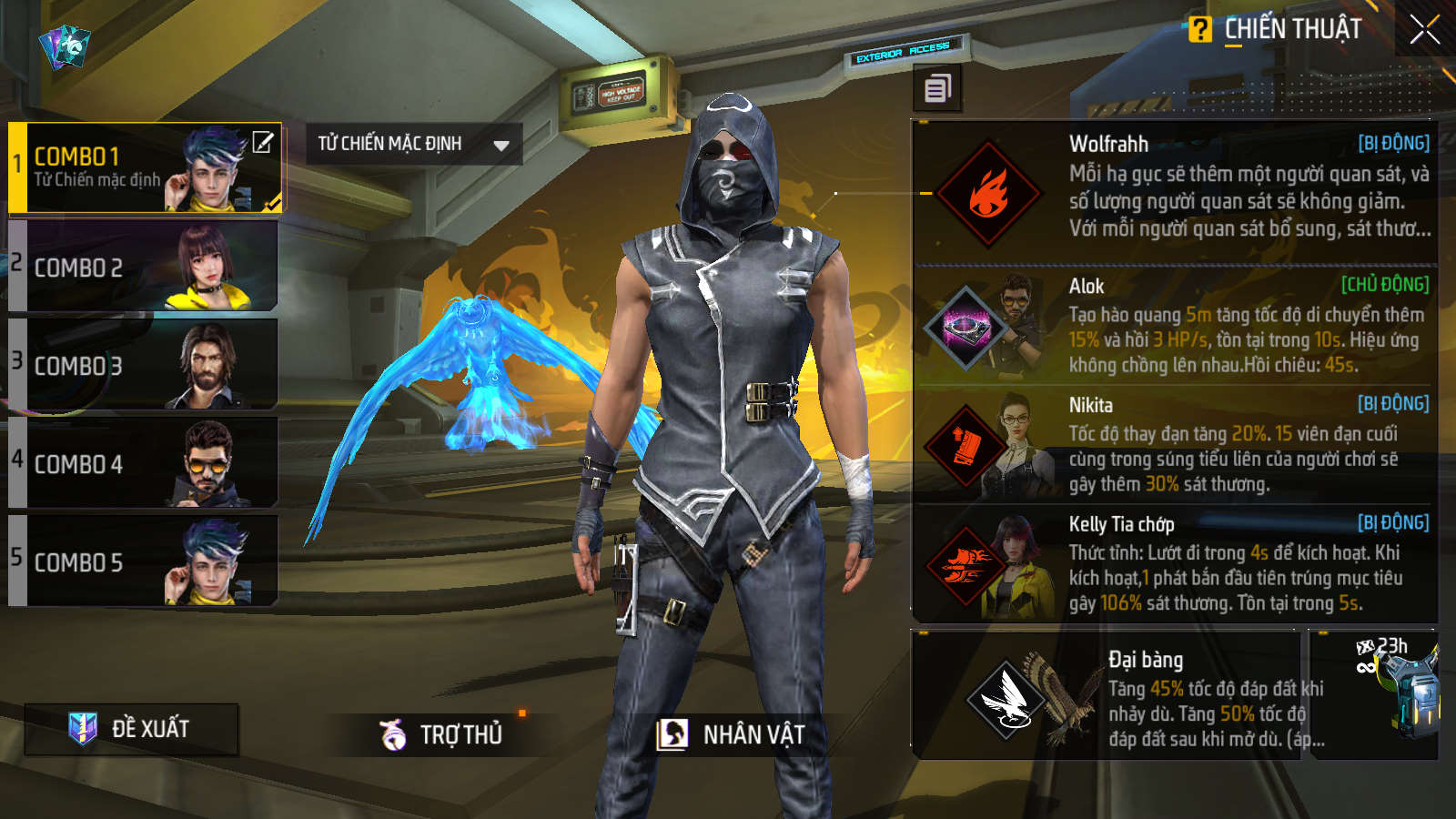Screen dimensions: 1456x819
Task: Switch to the Trợ Thủ tab
Action: point(442,734)
